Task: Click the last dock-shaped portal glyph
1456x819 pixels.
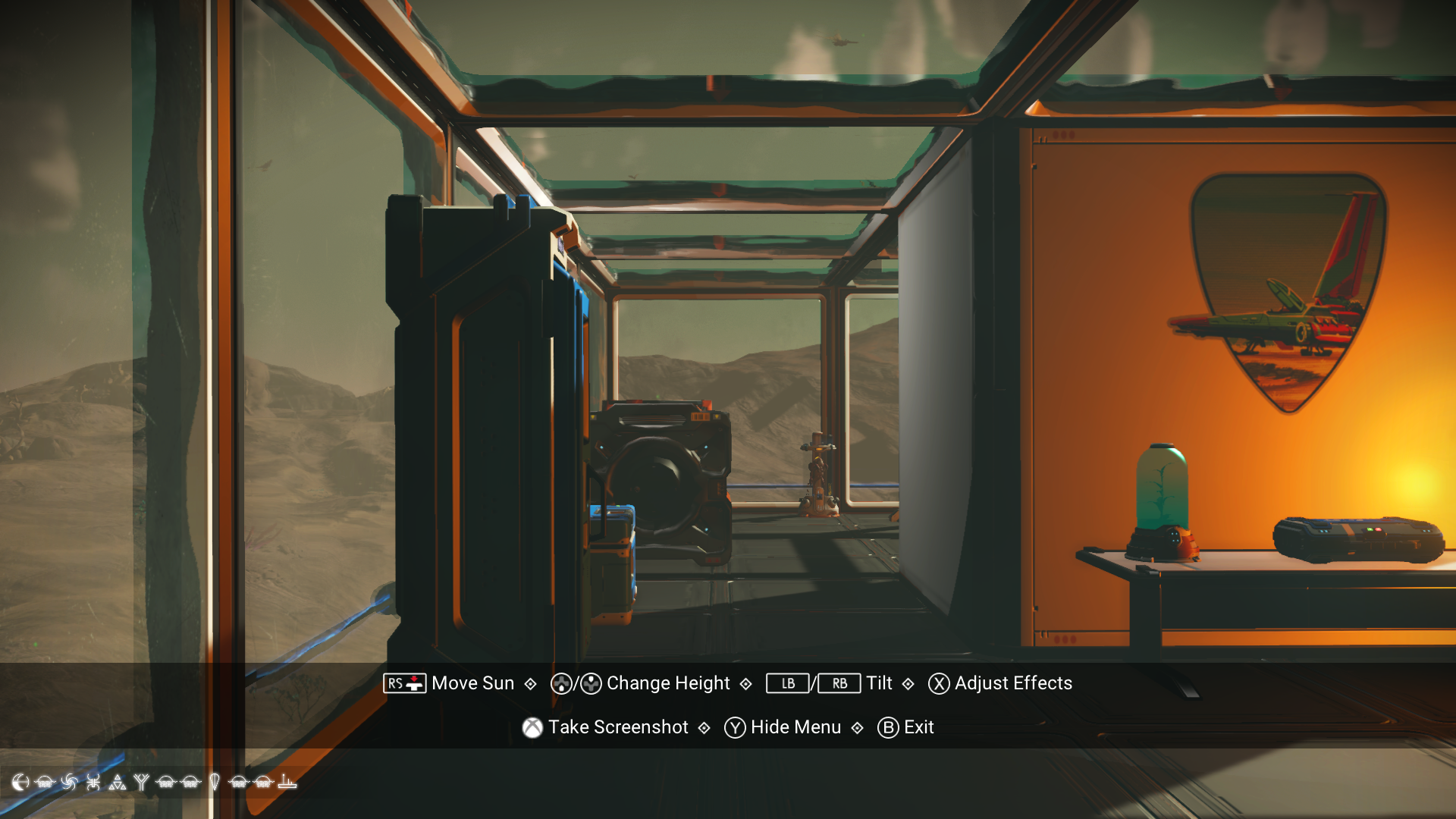Action: click(287, 783)
